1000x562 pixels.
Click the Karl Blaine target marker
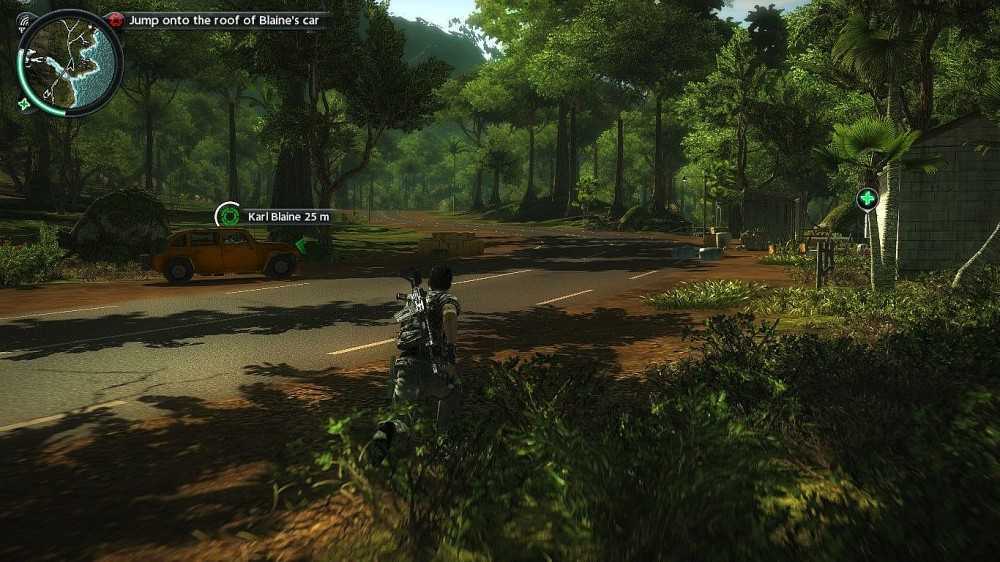tap(229, 215)
